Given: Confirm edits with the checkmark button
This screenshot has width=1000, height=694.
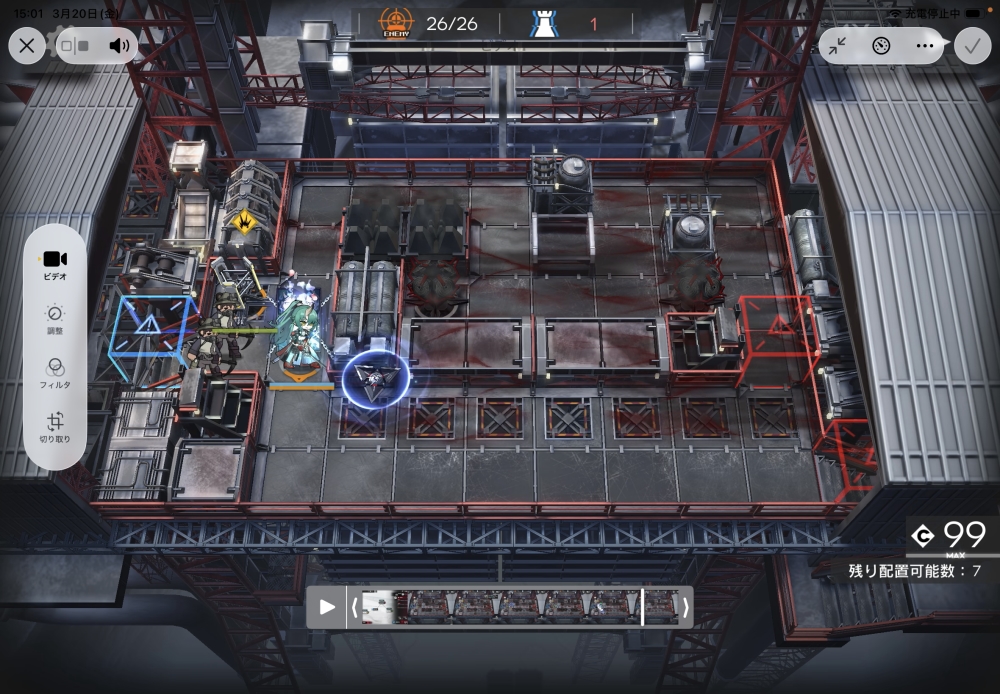Looking at the screenshot, I should coord(970,45).
